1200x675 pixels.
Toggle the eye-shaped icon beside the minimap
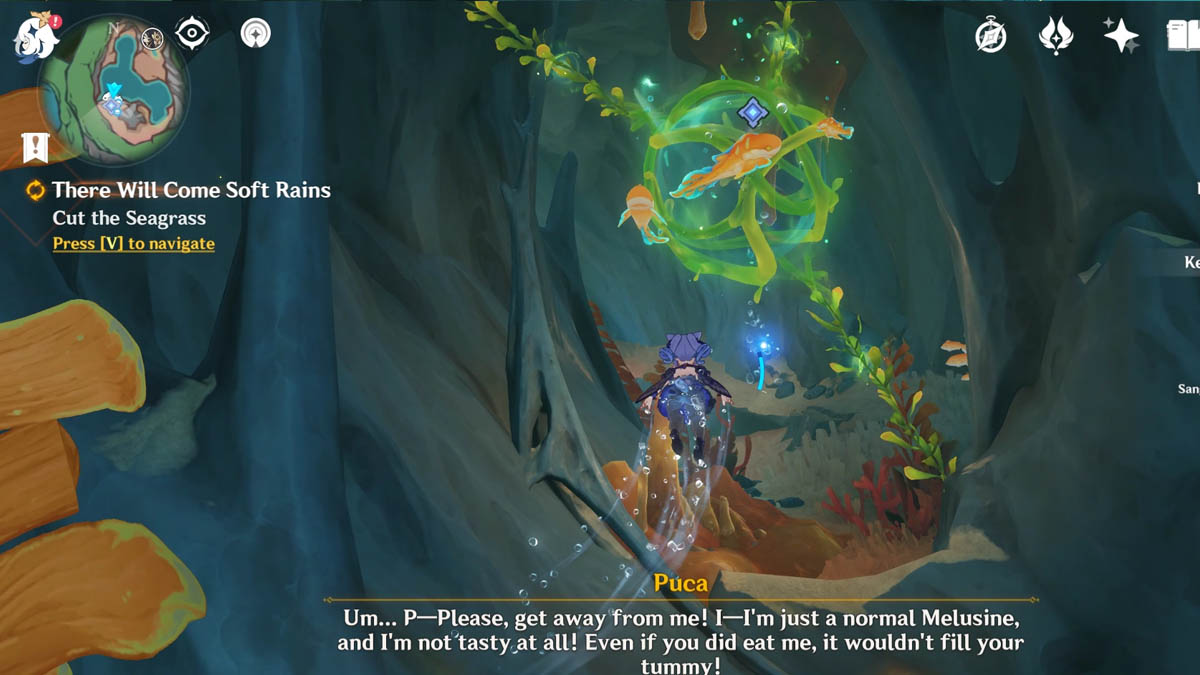point(192,34)
